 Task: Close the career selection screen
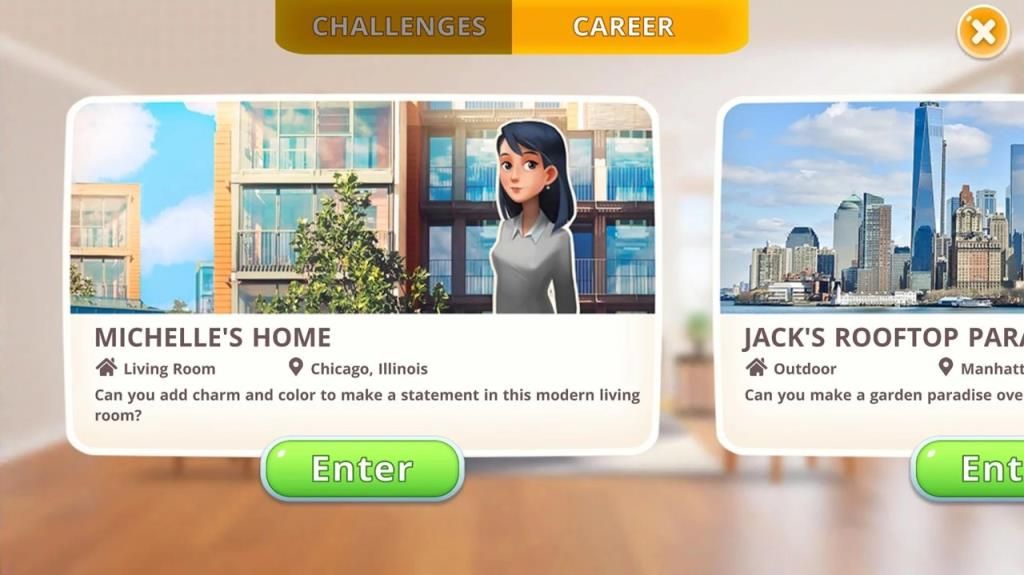coord(983,33)
